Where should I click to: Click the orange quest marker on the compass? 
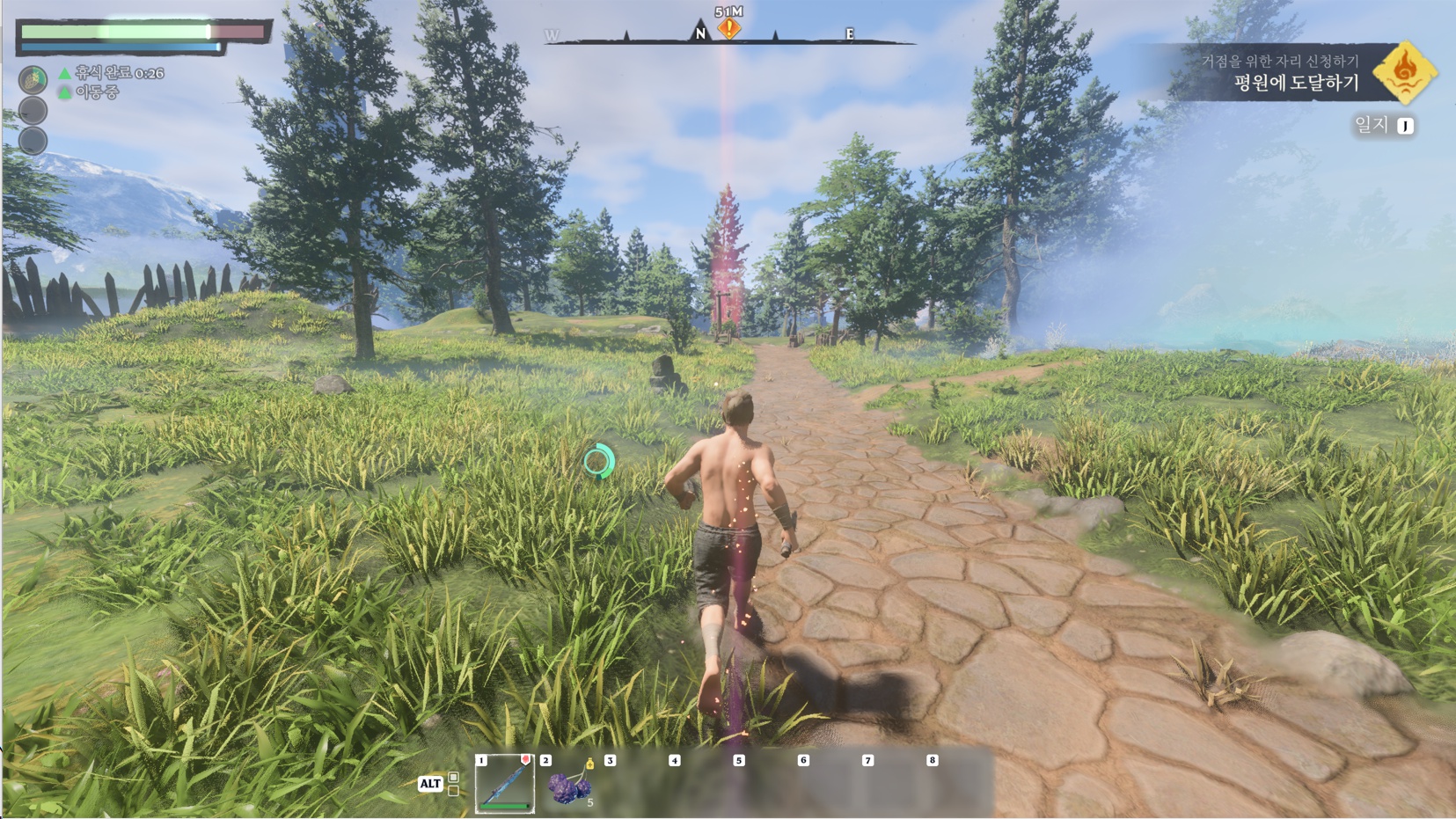coord(728,29)
